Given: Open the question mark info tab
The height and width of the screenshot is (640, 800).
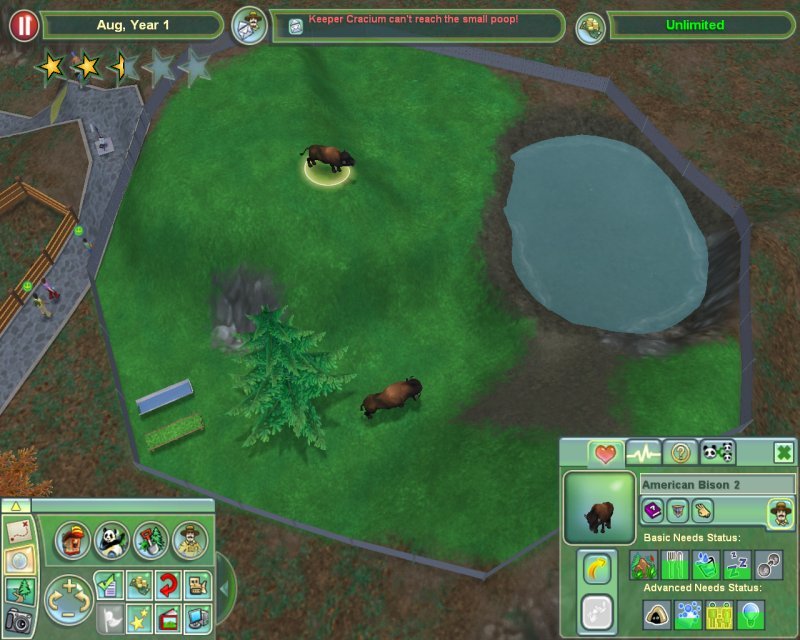Looking at the screenshot, I should pos(680,453).
